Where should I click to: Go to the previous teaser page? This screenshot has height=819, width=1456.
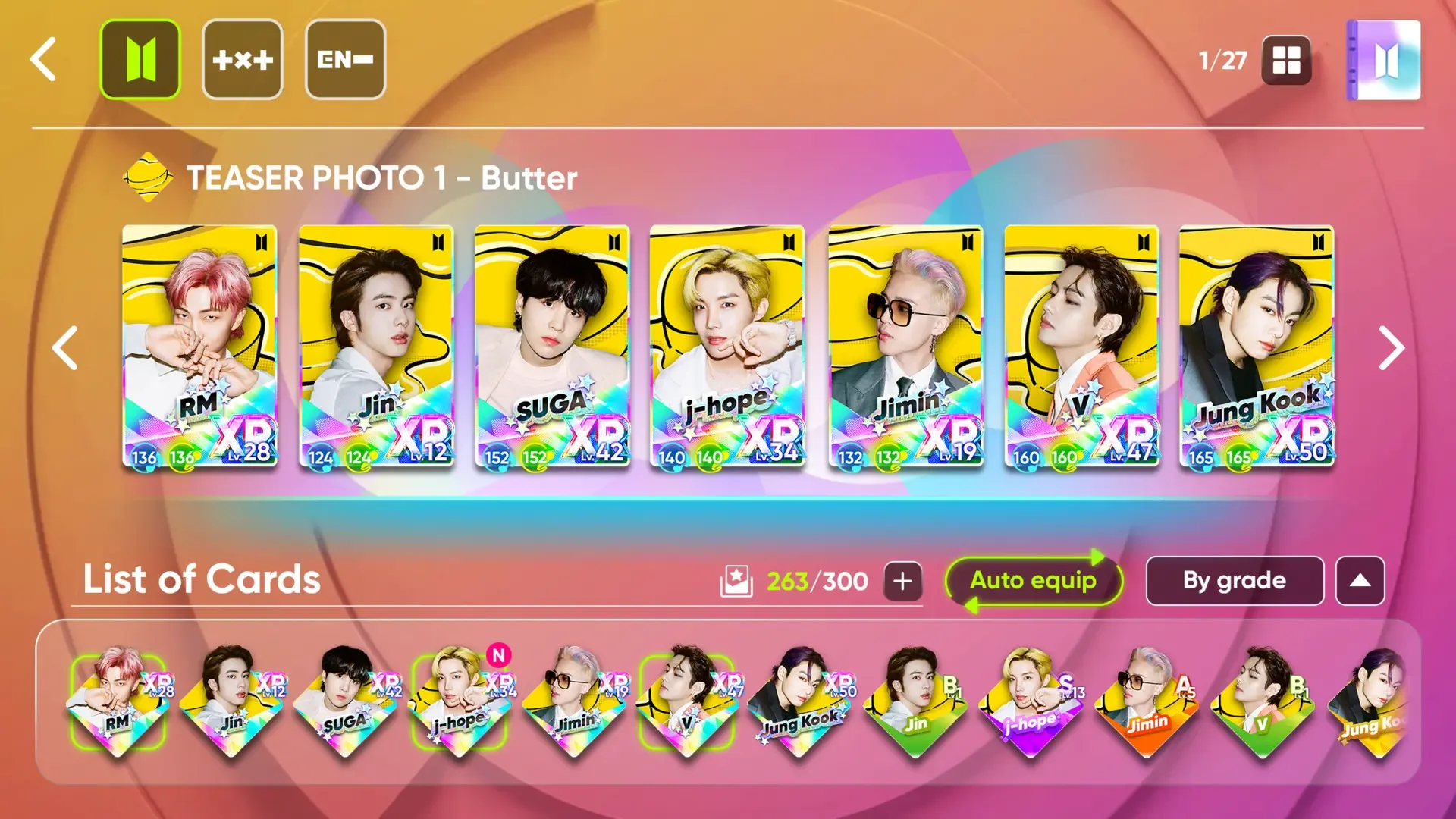[x=64, y=349]
